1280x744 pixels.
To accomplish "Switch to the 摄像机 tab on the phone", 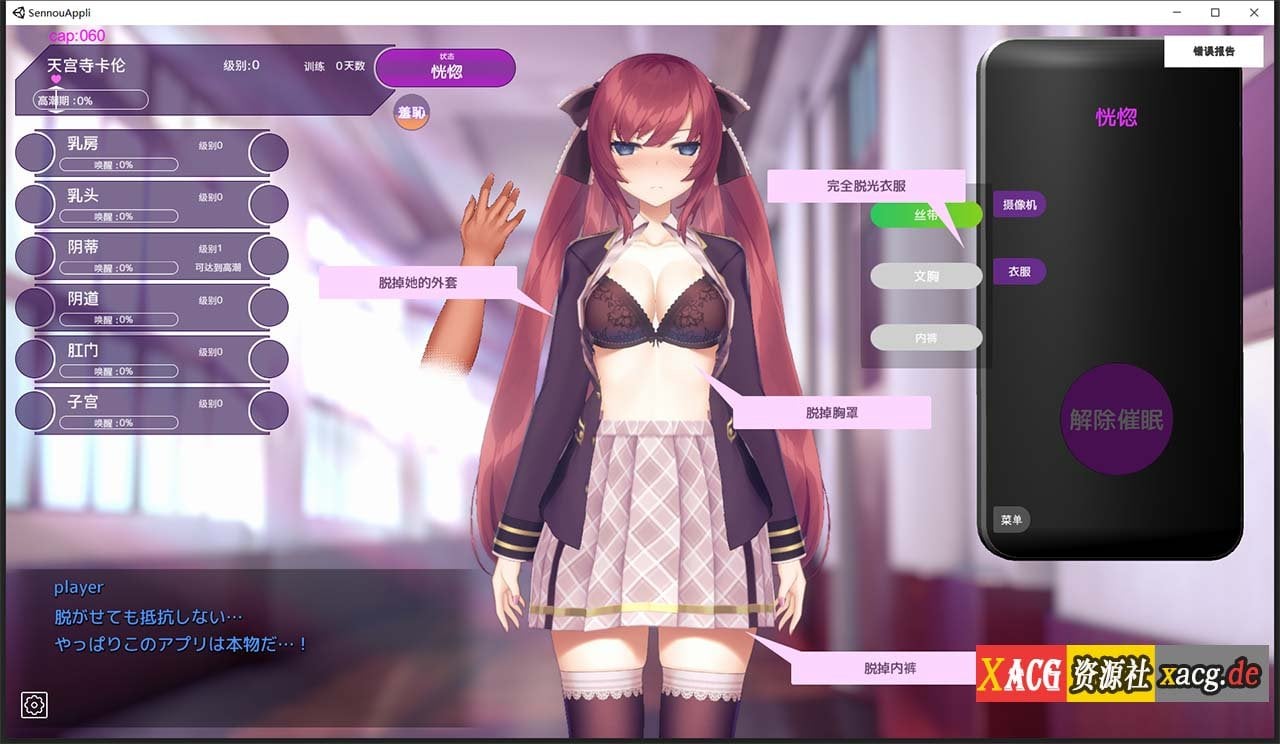I will (x=1018, y=204).
